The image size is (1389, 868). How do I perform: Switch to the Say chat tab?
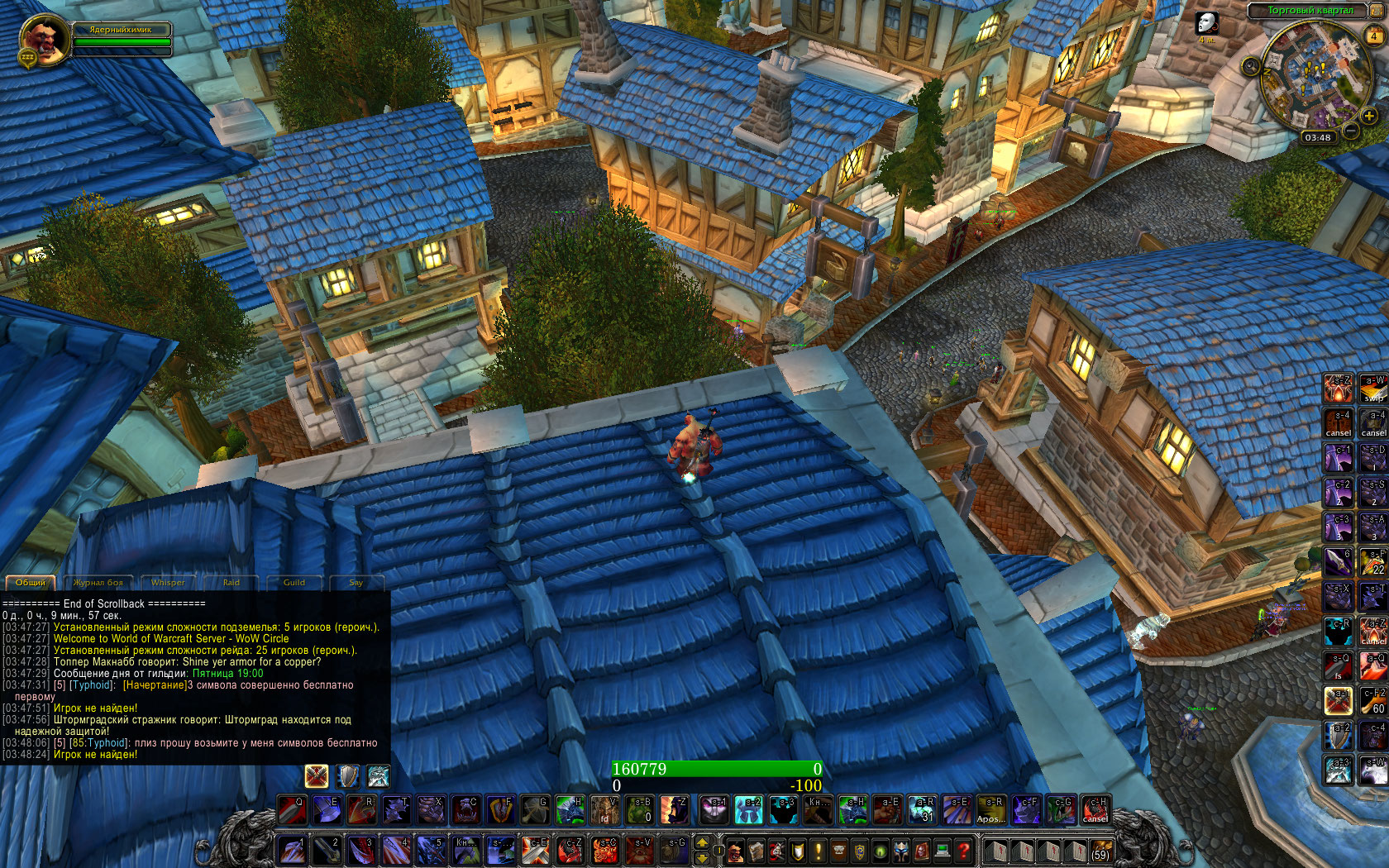tap(356, 583)
